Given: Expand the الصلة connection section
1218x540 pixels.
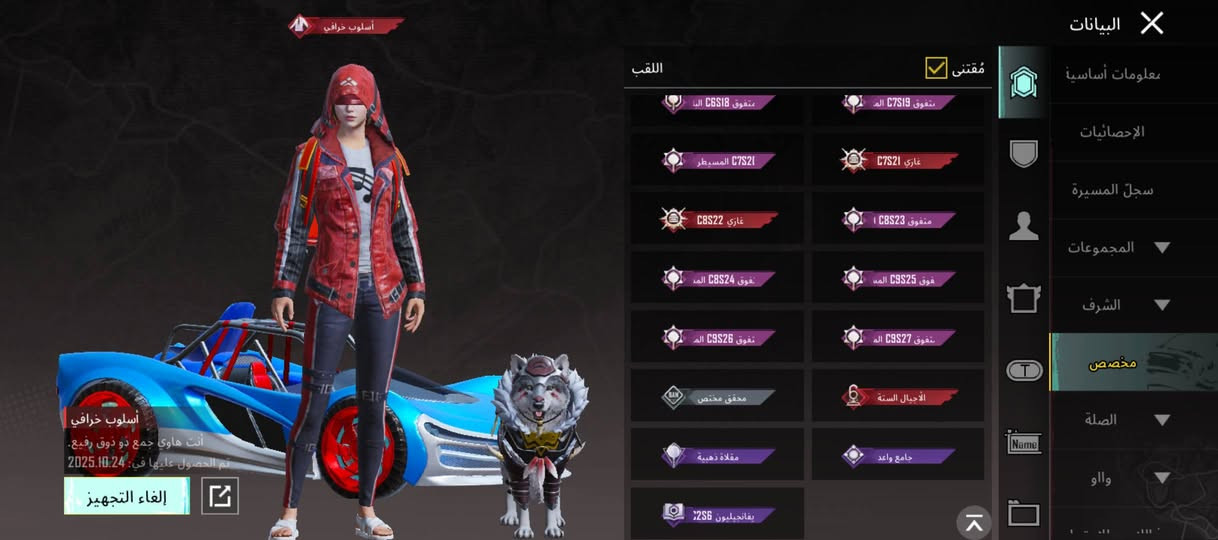Looking at the screenshot, I should pyautogui.click(x=1118, y=420).
